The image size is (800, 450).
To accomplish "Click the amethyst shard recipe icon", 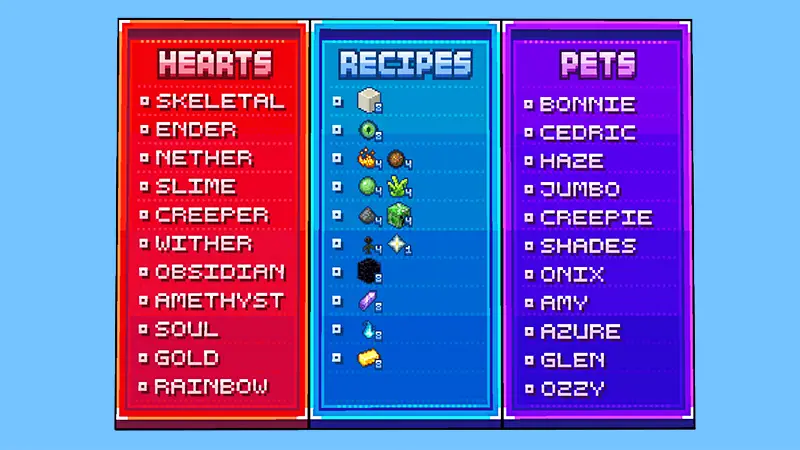I will (x=369, y=300).
